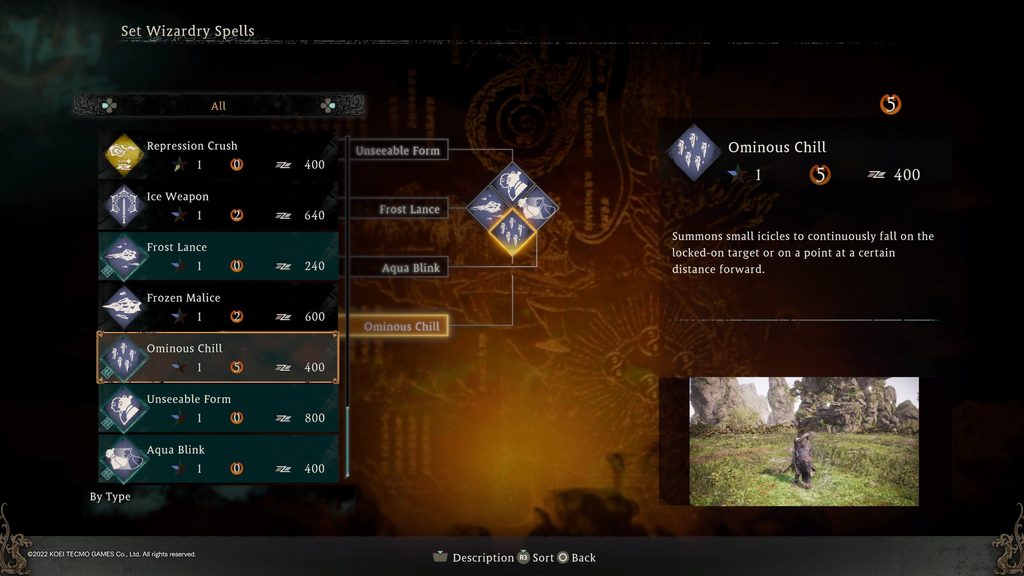
Task: Click the By Type sort label
Action: coord(110,497)
